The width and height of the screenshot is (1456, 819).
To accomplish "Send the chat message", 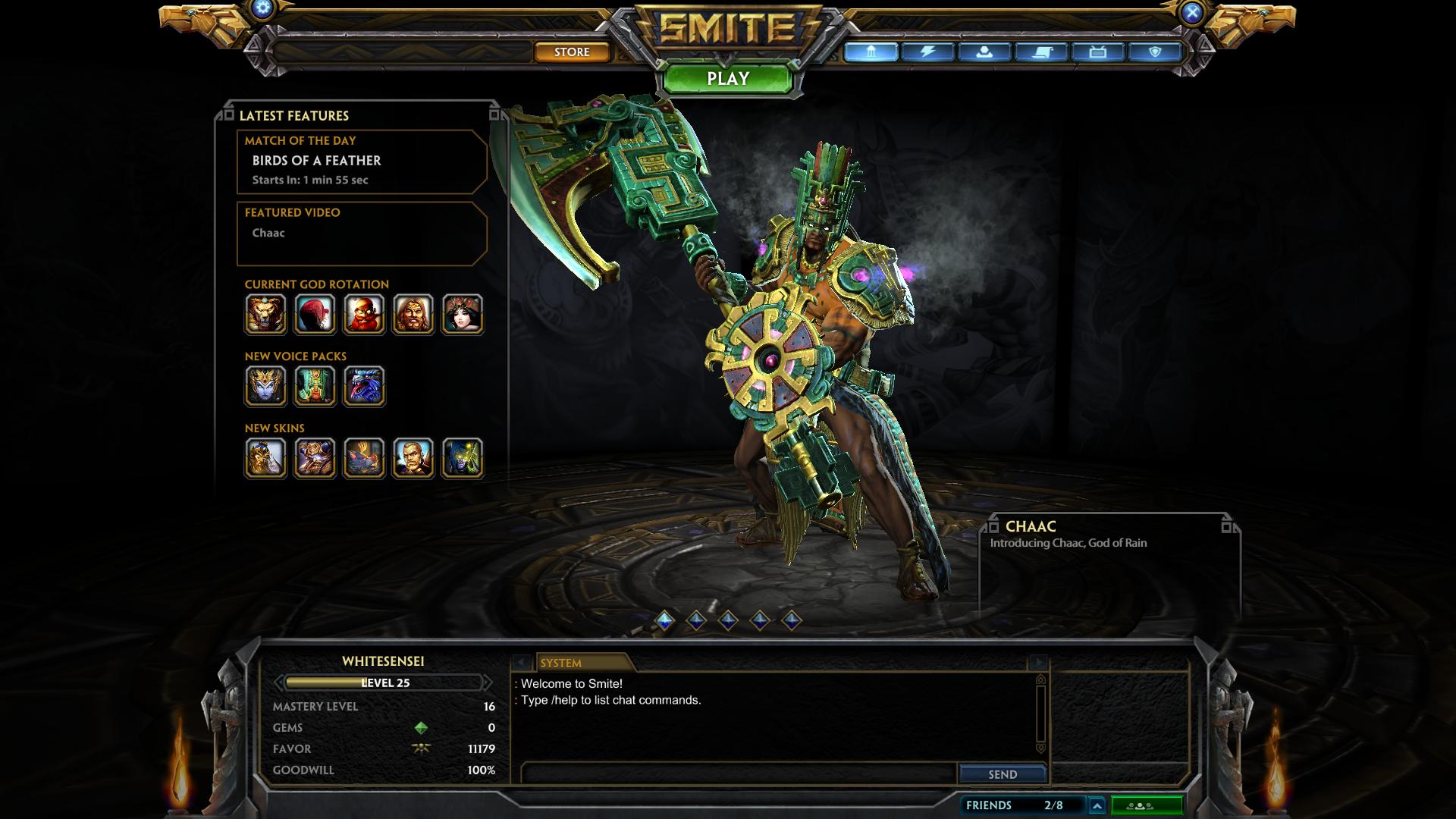I will 1003,774.
